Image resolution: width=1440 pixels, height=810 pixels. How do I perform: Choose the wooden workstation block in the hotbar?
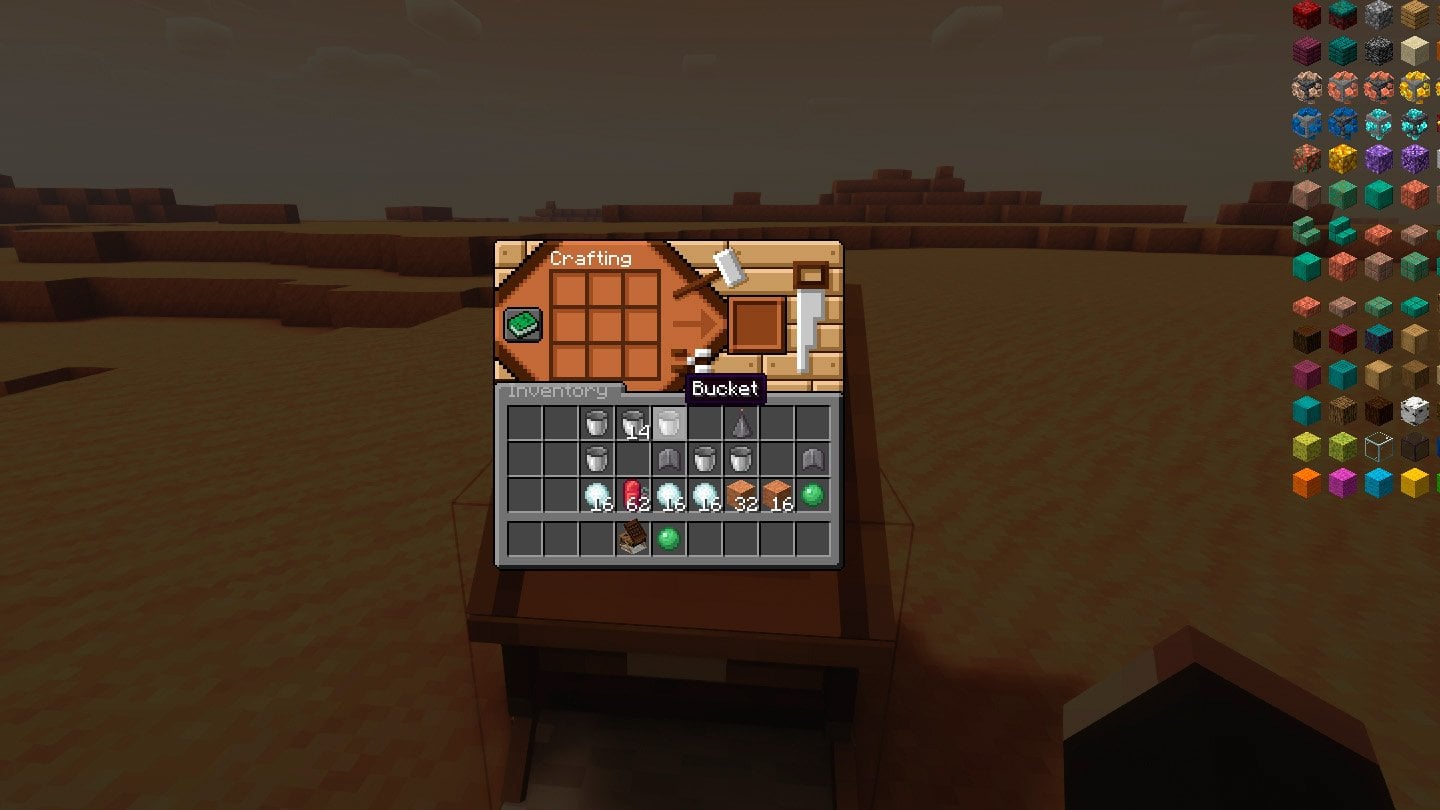pyautogui.click(x=632, y=540)
